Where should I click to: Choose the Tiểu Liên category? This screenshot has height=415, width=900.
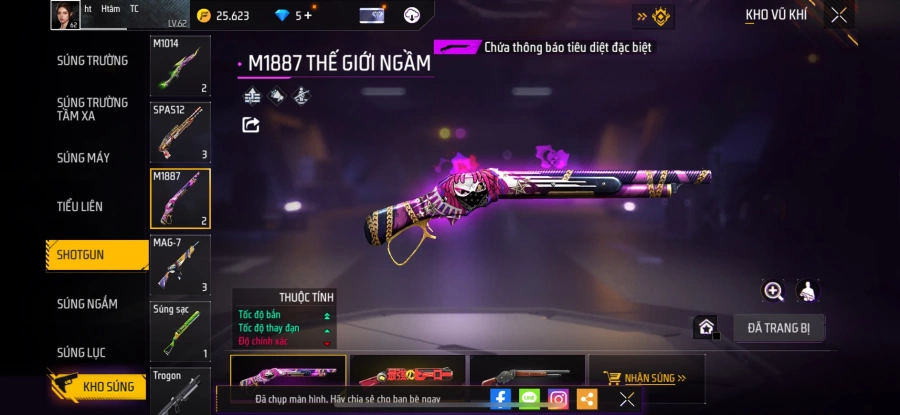click(x=80, y=206)
